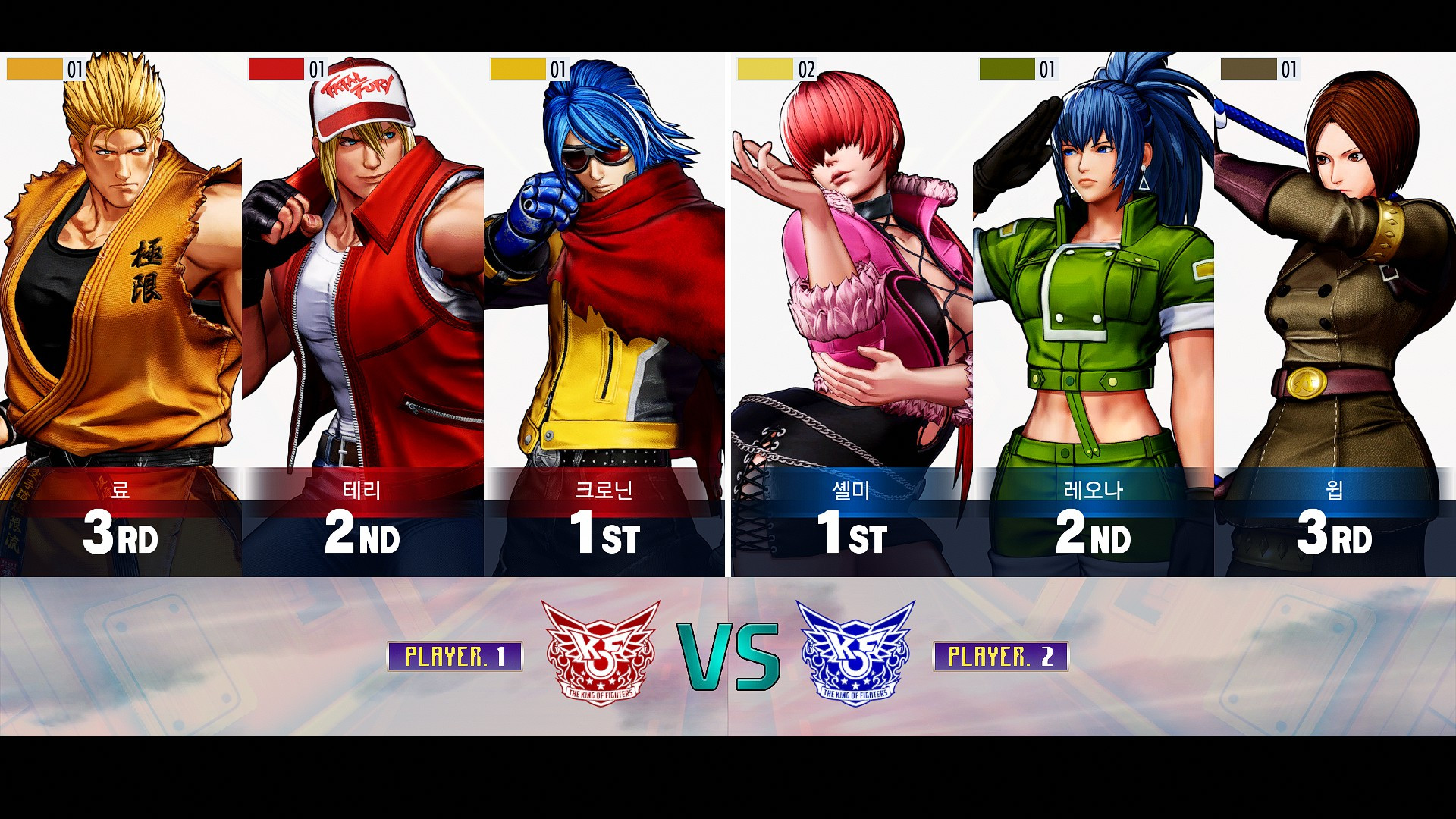The height and width of the screenshot is (819, 1456).
Task: Select Leona's character portrait
Action: (1092, 265)
